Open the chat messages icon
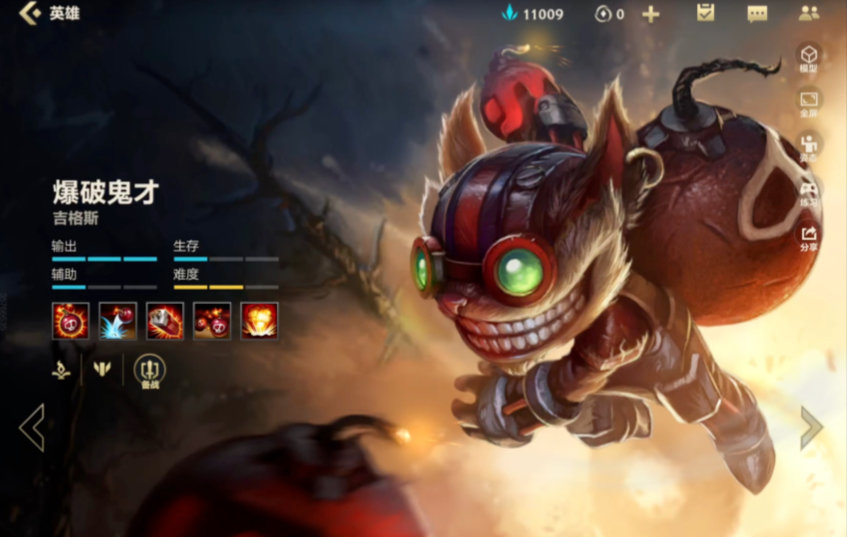Viewport: 847px width, 537px height. pyautogui.click(x=757, y=14)
